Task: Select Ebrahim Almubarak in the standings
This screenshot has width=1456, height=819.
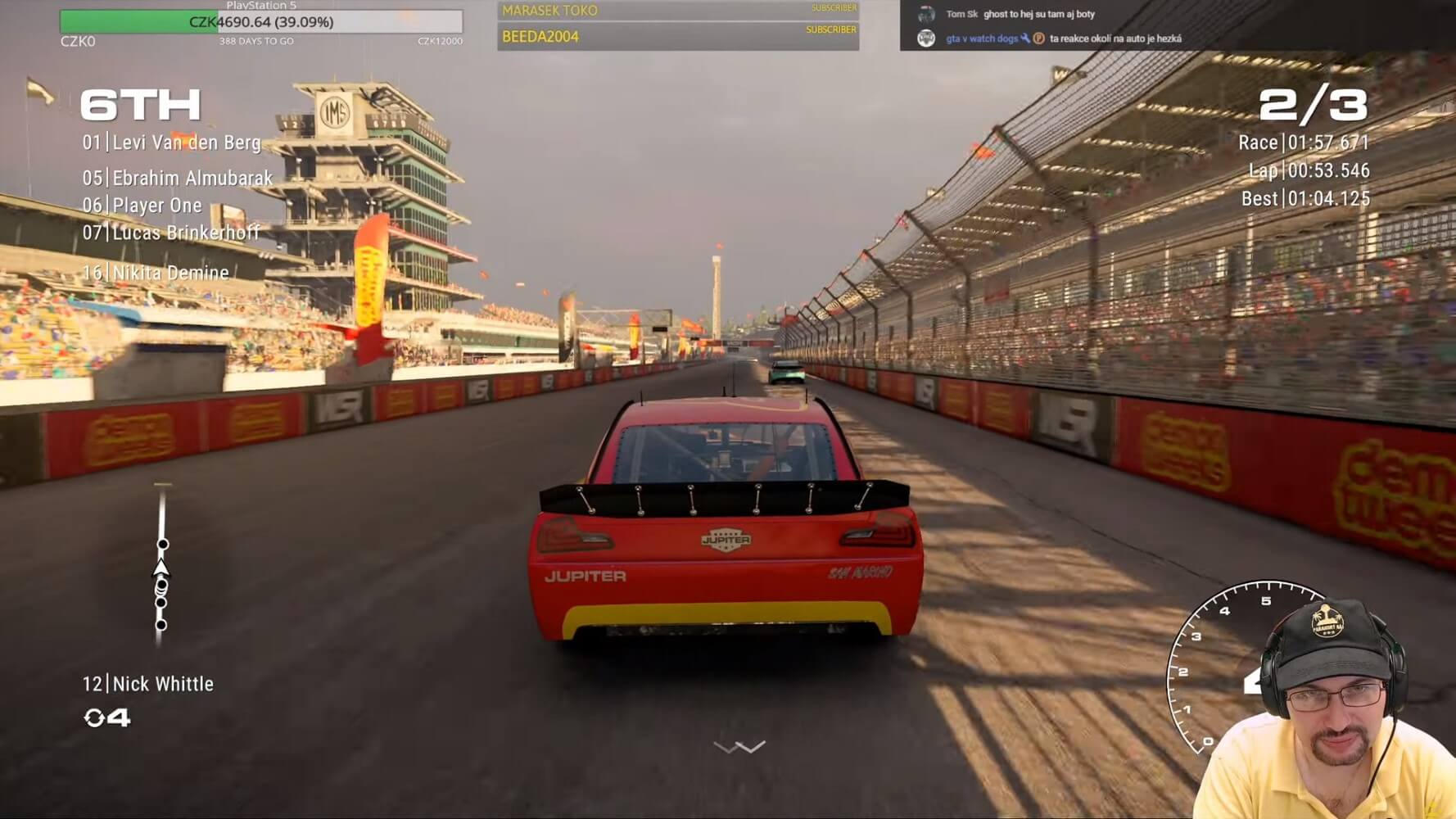Action: click(178, 178)
